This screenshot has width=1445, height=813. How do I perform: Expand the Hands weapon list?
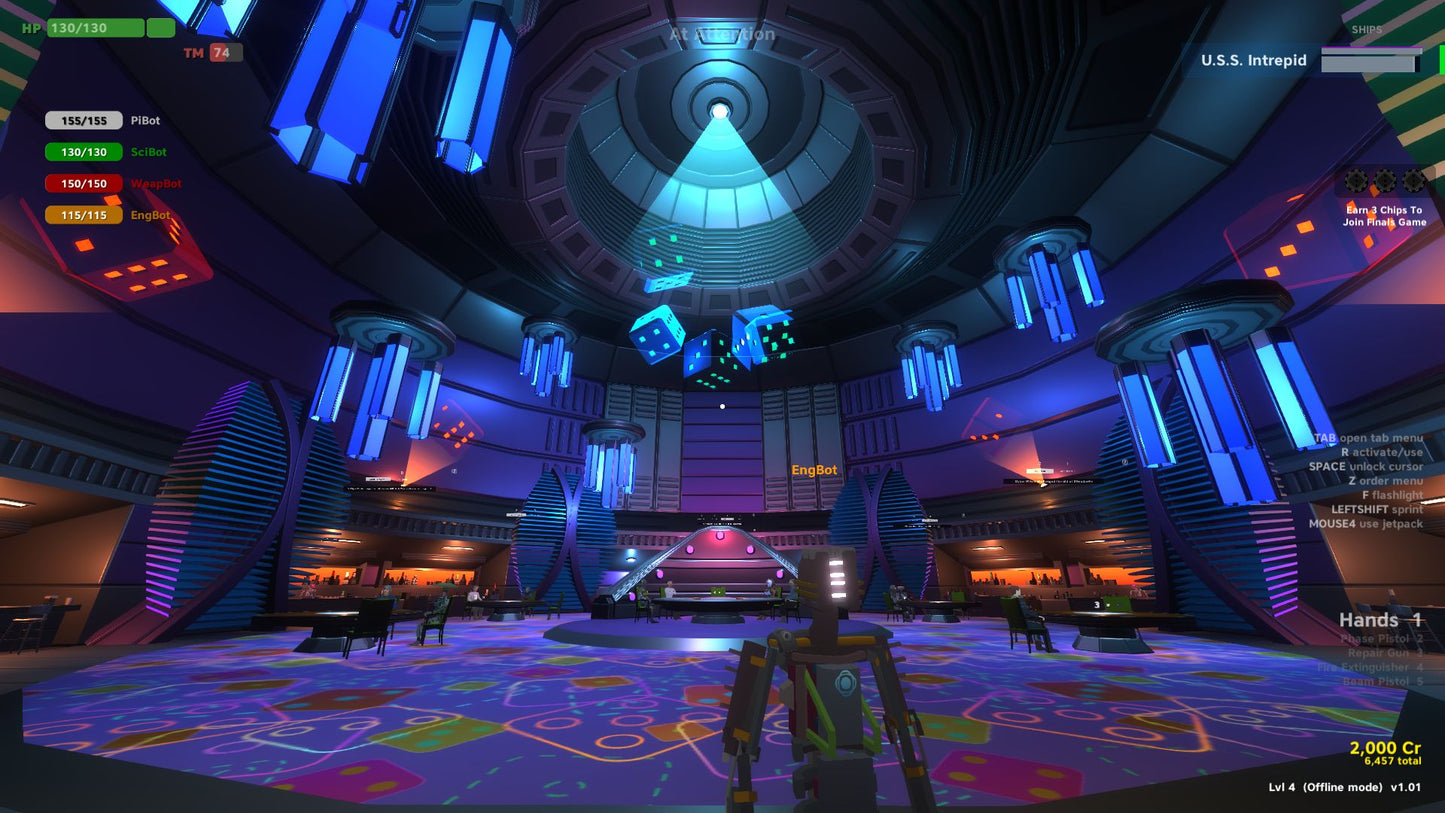pyautogui.click(x=1381, y=620)
